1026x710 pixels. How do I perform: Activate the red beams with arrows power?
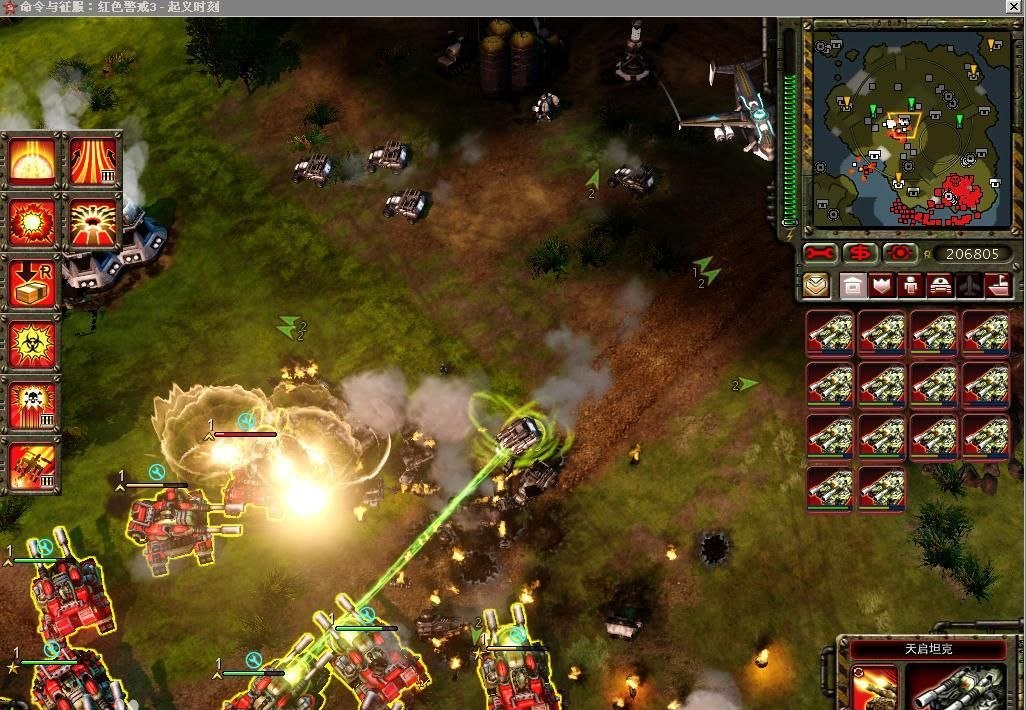92,161
